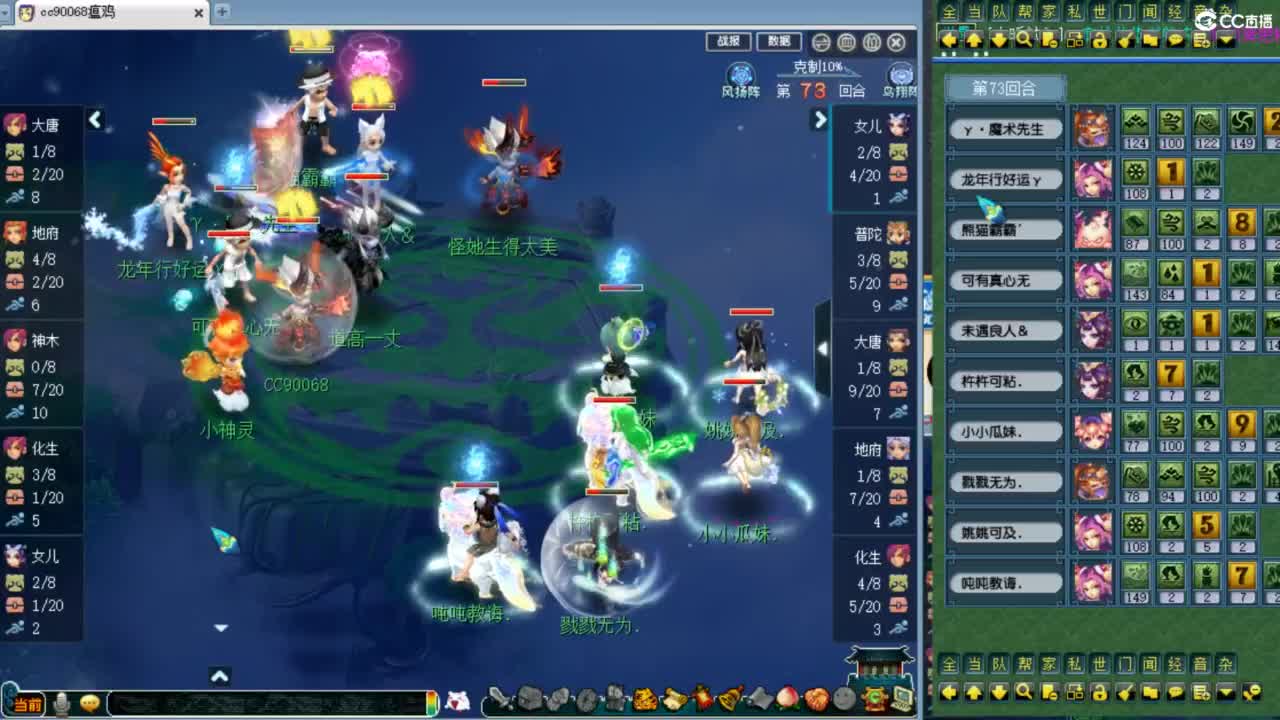Click the 鸟翔阵 enemy formation icon
1280x720 pixels.
pos(898,73)
